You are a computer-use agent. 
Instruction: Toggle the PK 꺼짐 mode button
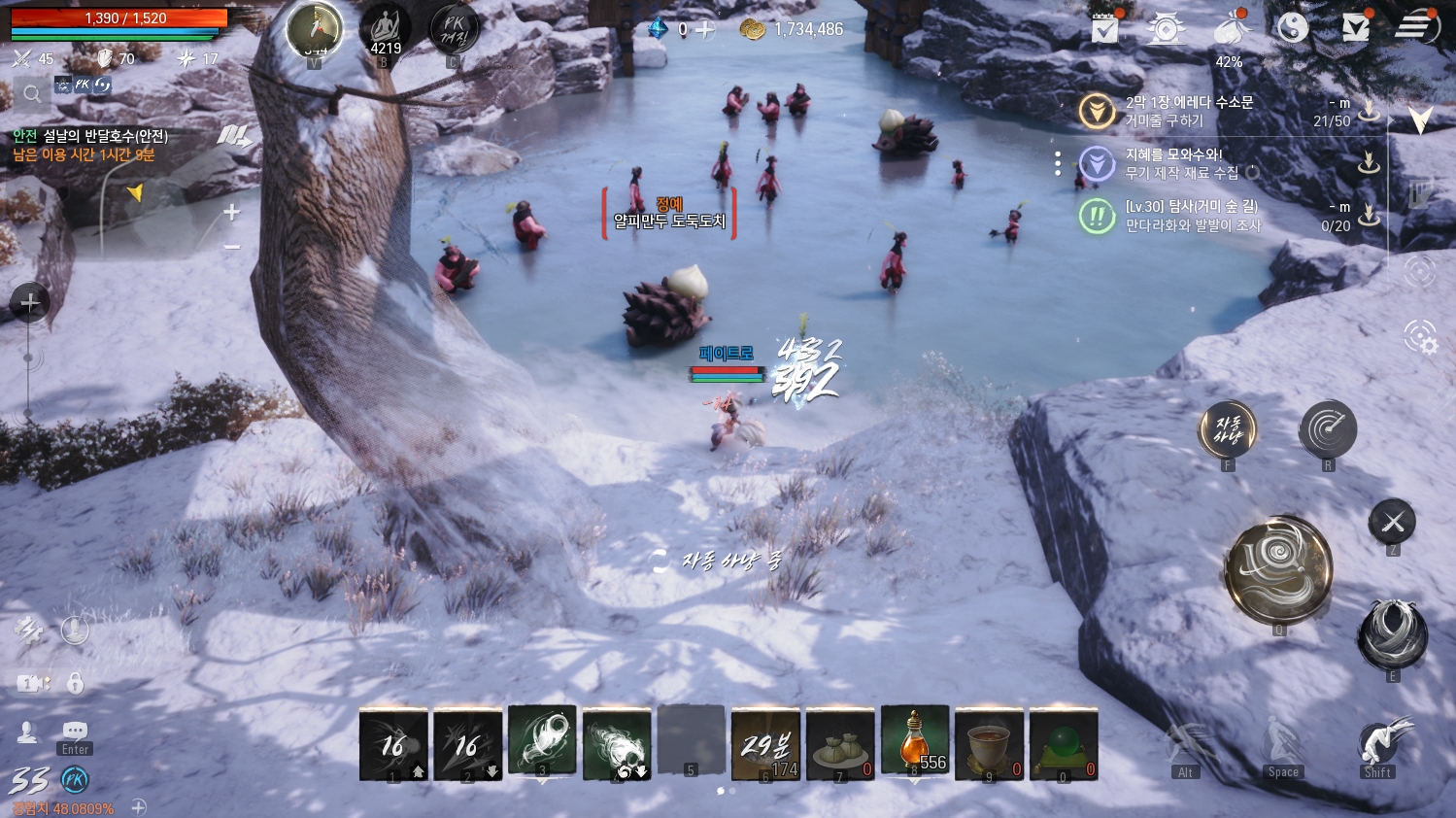click(x=454, y=31)
